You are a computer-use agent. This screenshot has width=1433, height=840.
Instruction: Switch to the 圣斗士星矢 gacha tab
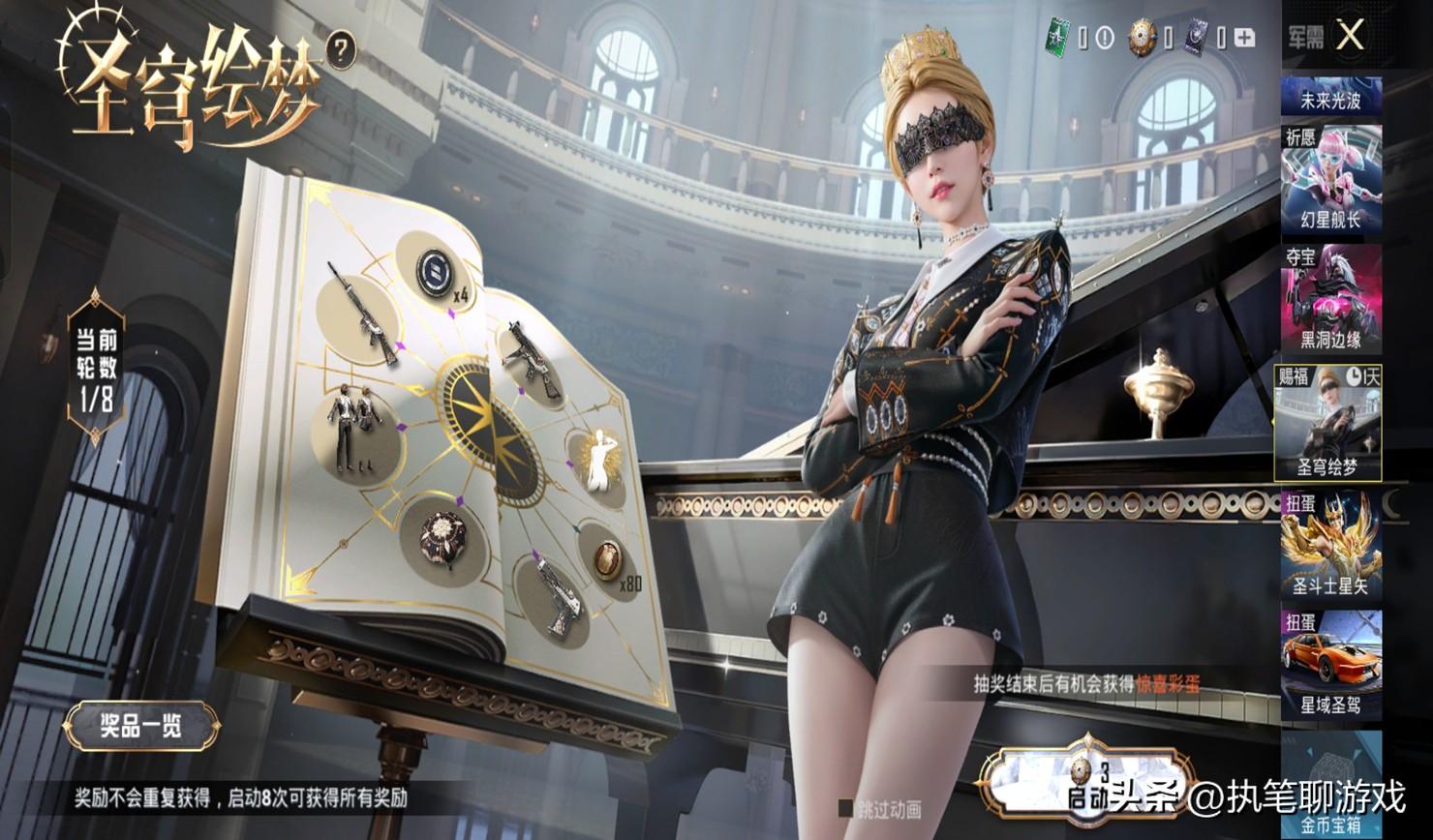point(1331,544)
